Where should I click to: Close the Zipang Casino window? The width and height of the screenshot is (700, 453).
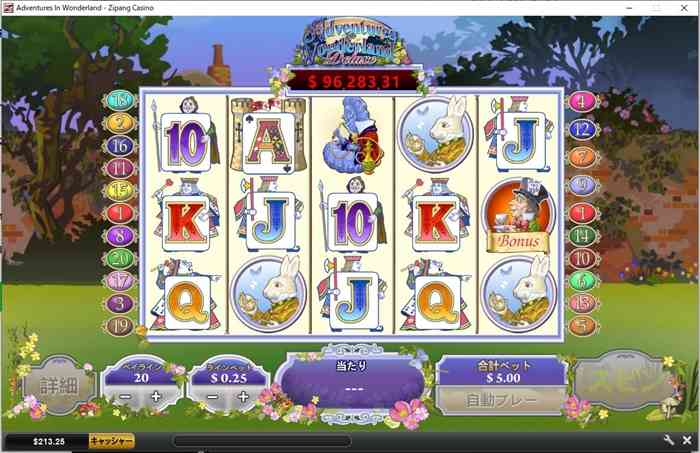(x=685, y=7)
